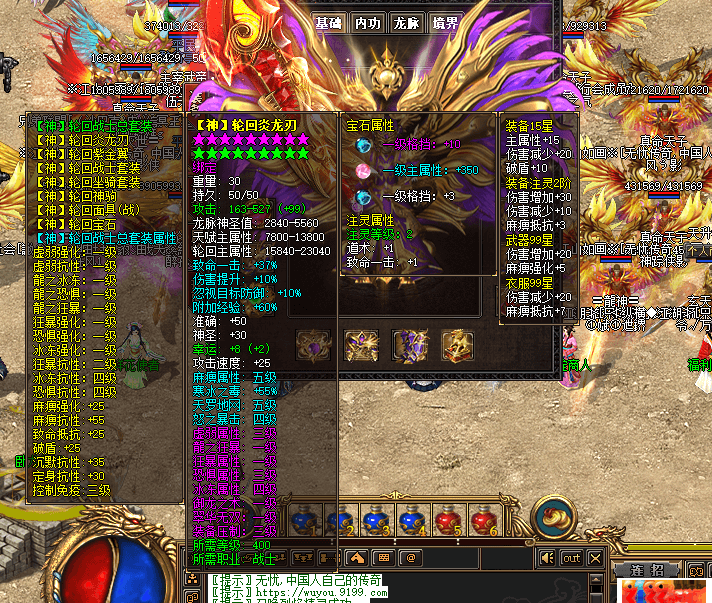Viewport: 712px width, 603px height.
Task: Switch to the 基础 tab
Action: 329,24
